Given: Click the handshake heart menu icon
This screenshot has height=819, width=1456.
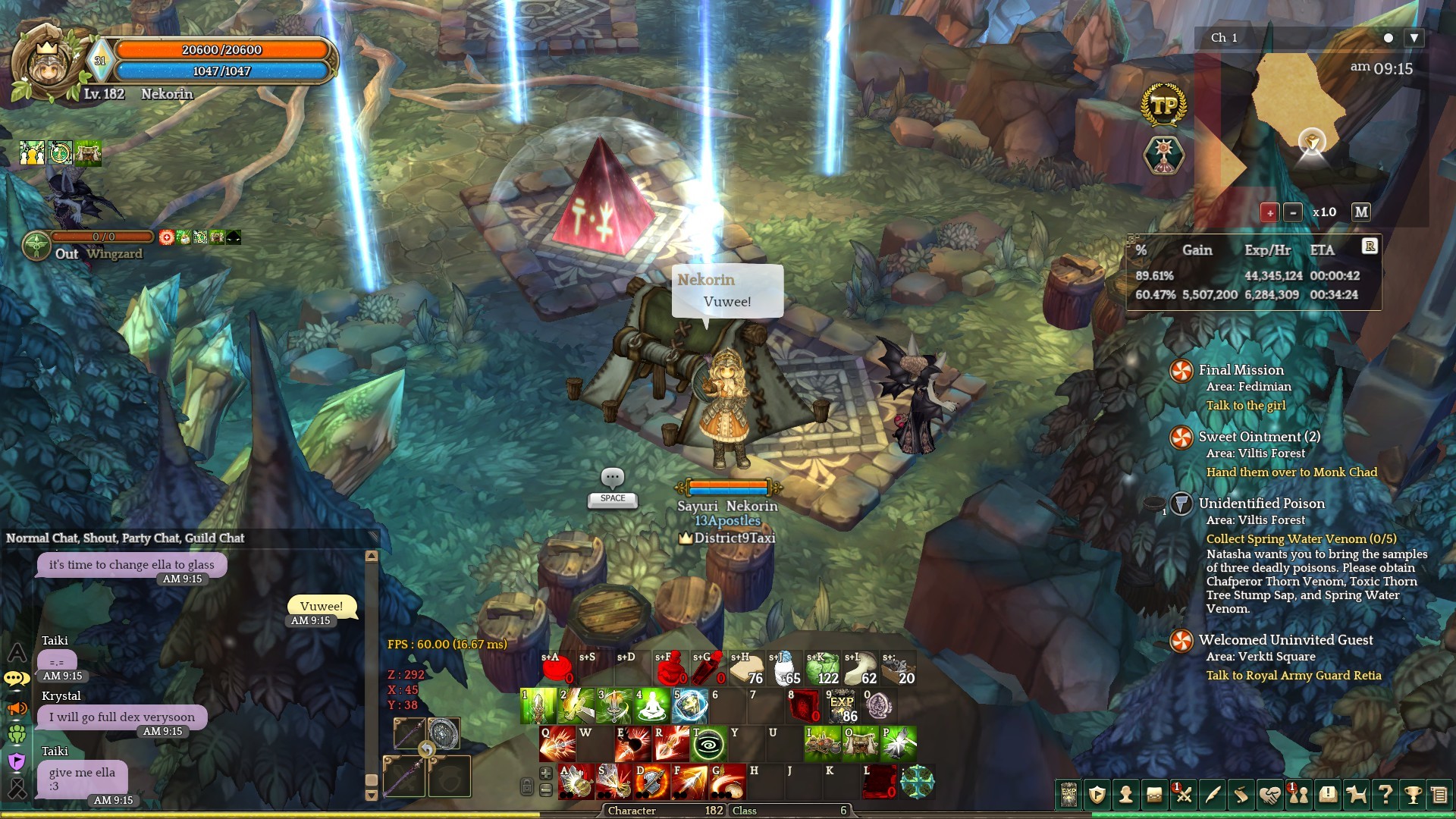Looking at the screenshot, I should 1269,795.
